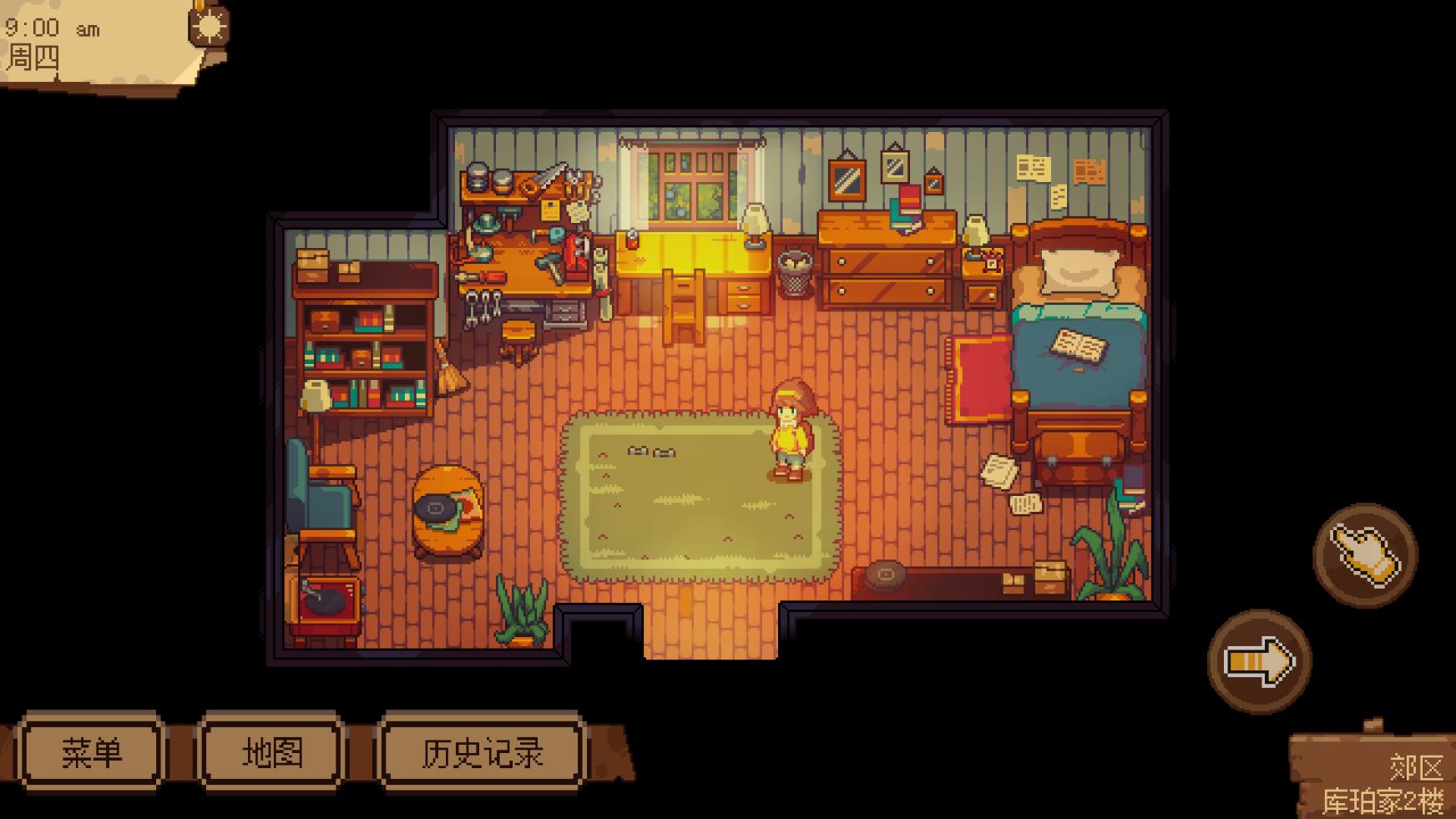Open the 地图 map button
The height and width of the screenshot is (819, 1456).
[272, 752]
